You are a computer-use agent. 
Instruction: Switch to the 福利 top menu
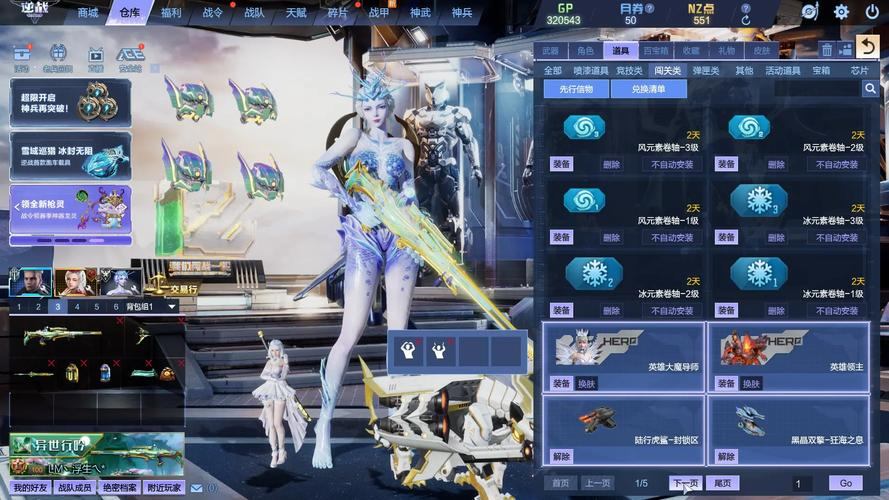click(171, 13)
